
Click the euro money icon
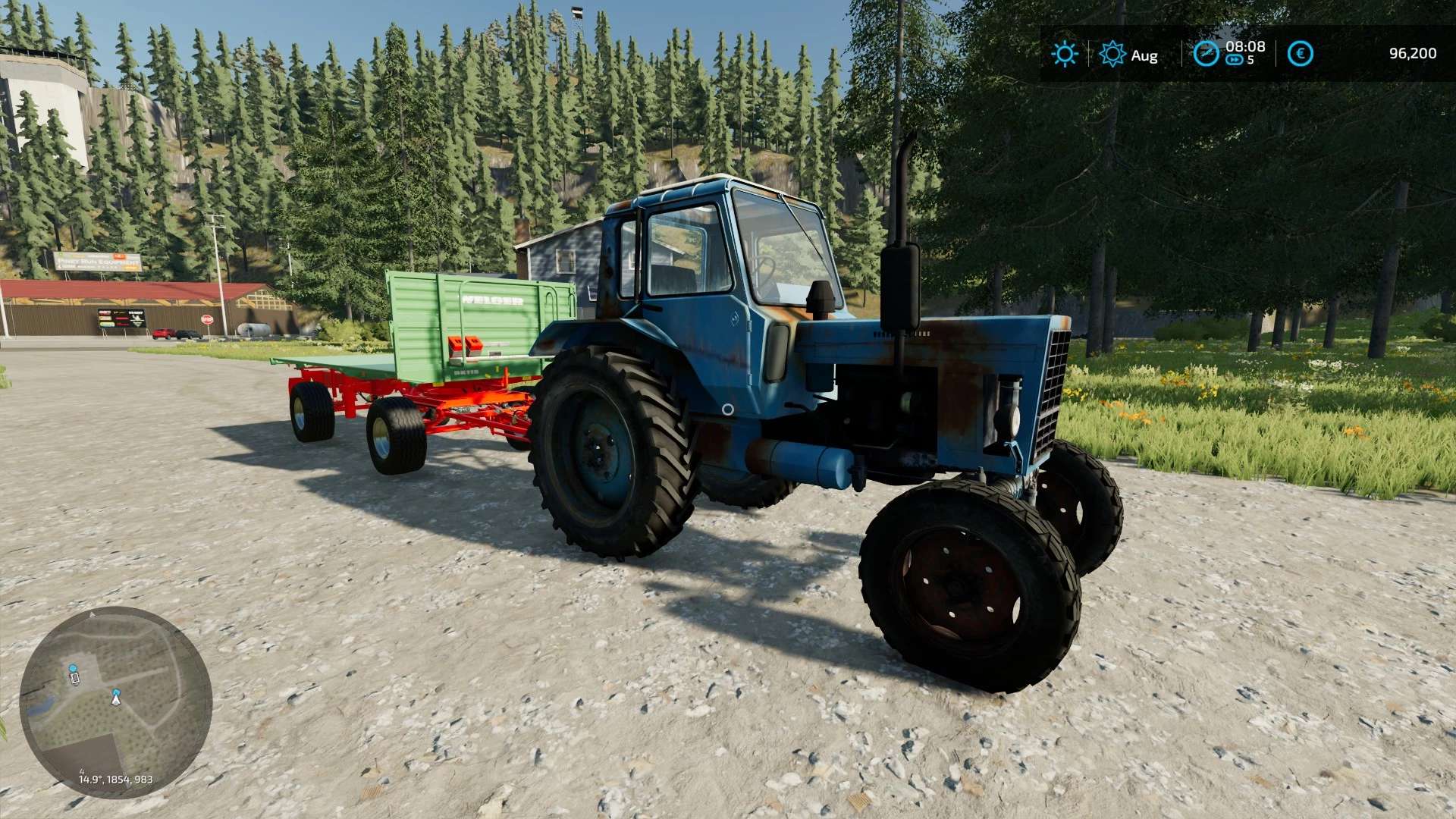pos(1300,54)
